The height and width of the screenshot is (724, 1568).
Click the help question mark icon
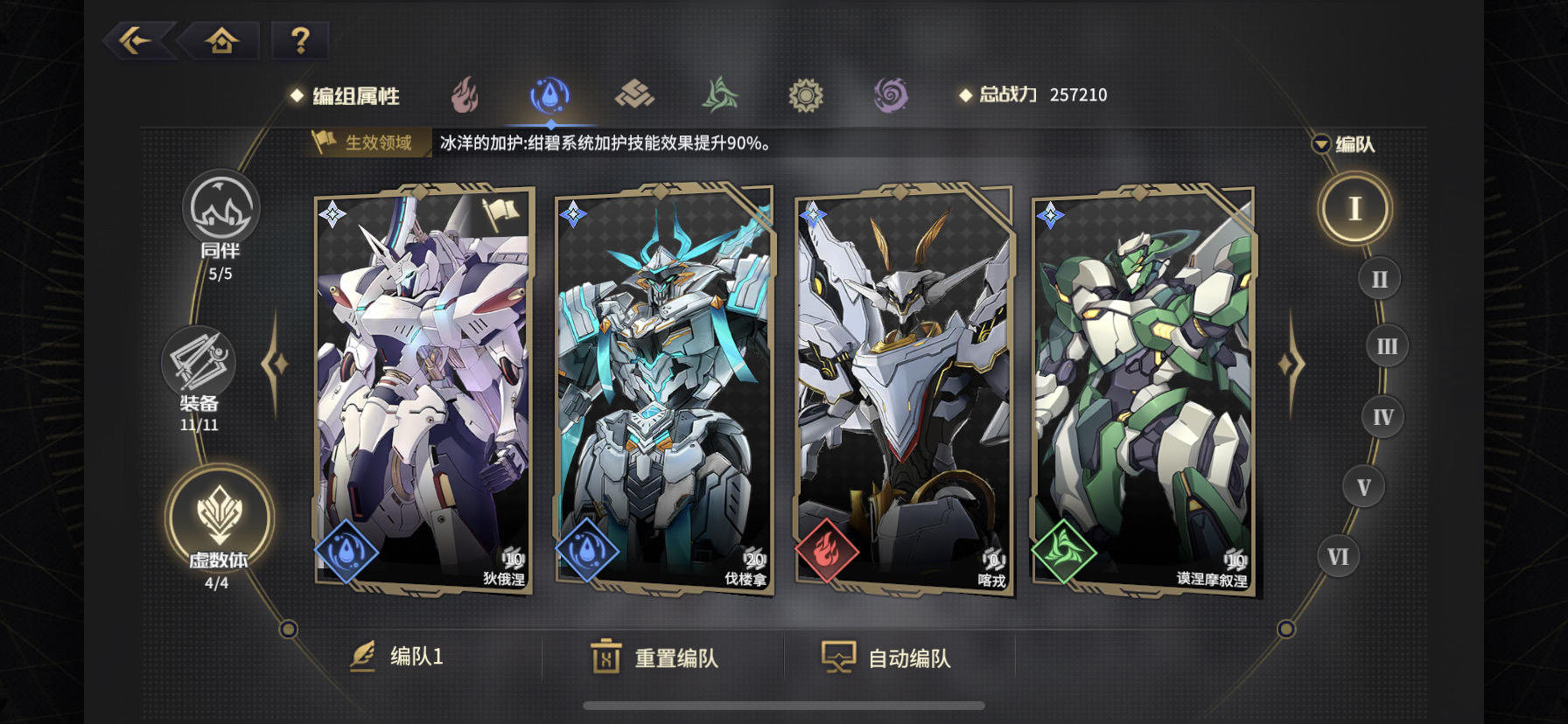click(299, 38)
